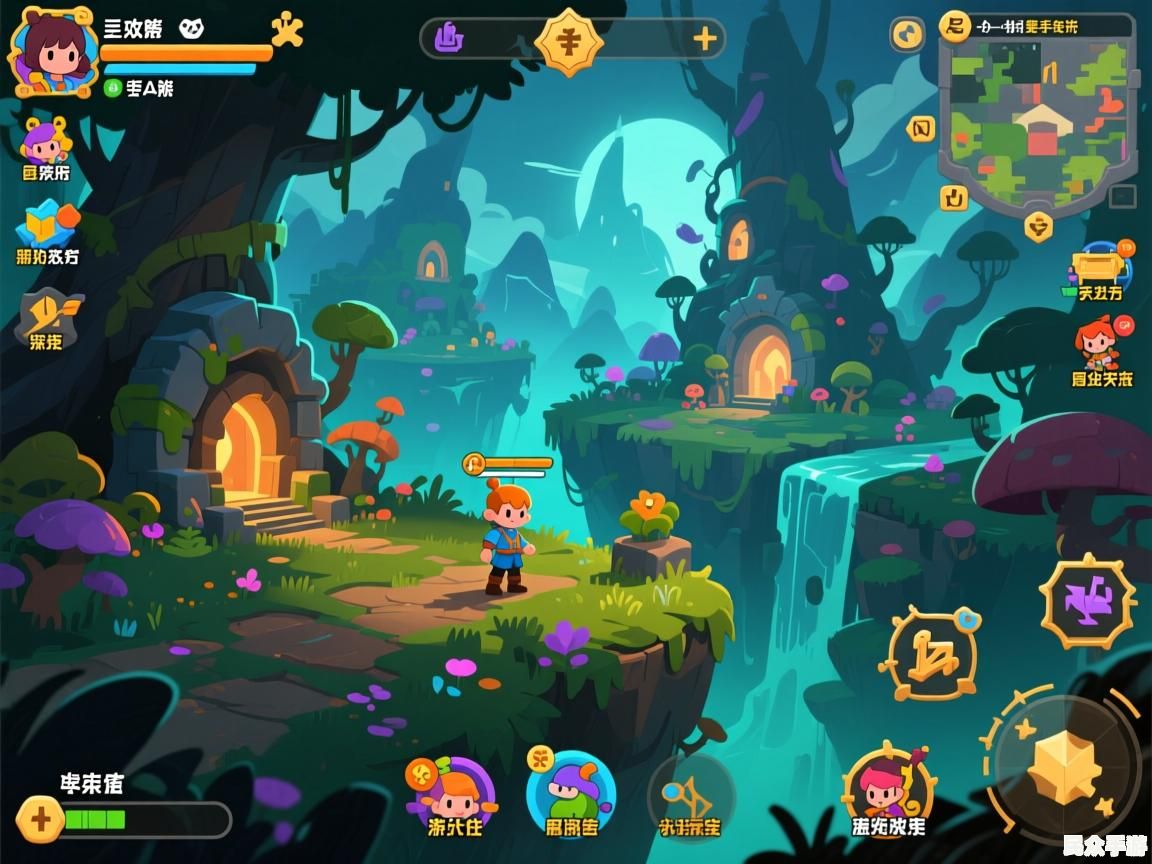Select the pink-haired hero portrait
The image size is (1152, 864).
[887, 792]
